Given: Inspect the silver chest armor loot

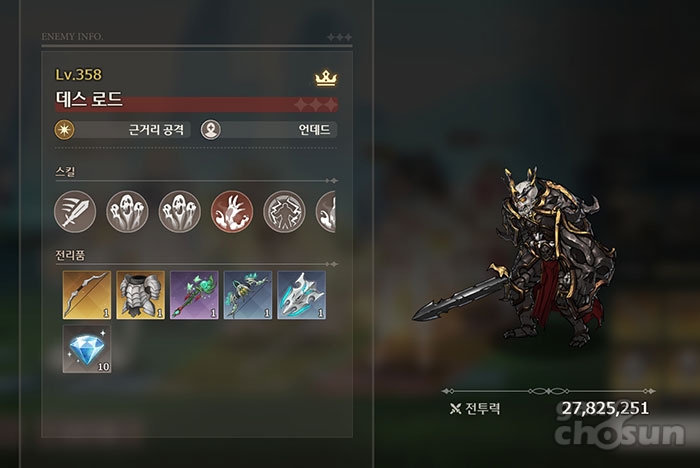Looking at the screenshot, I should 140,295.
